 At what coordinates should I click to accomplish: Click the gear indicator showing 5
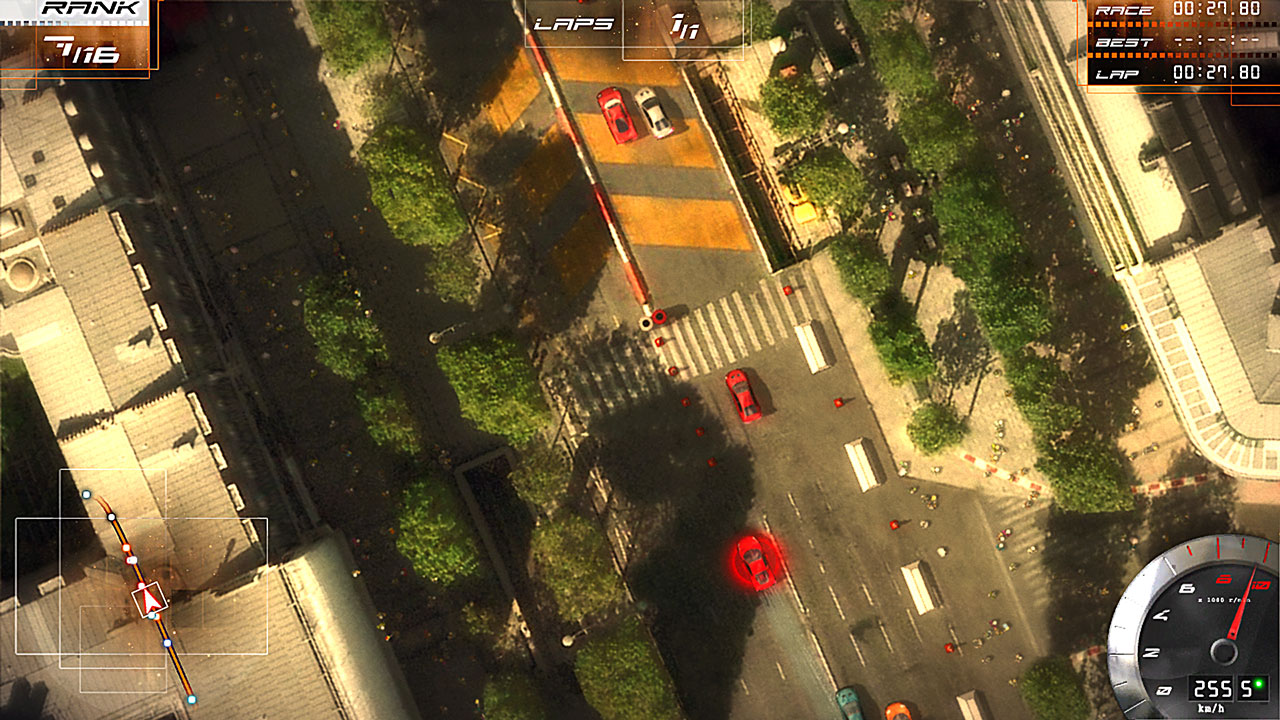1246,688
